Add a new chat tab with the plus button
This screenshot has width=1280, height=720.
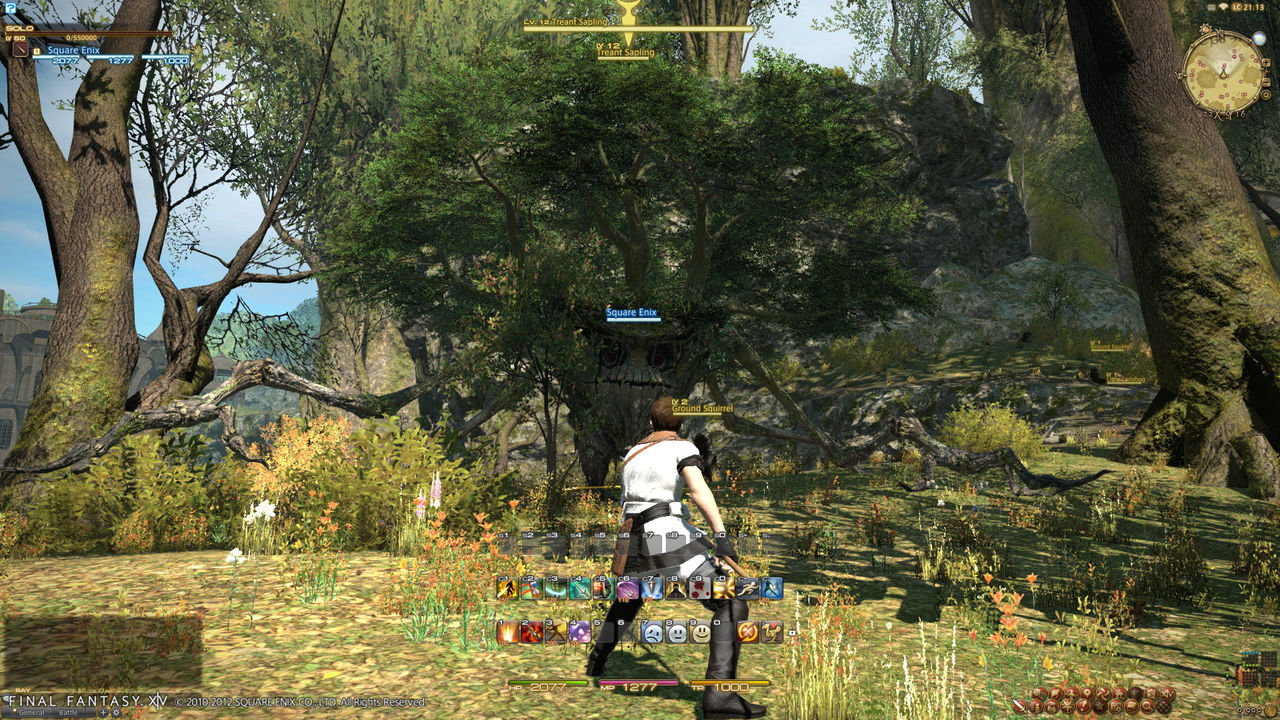point(103,712)
